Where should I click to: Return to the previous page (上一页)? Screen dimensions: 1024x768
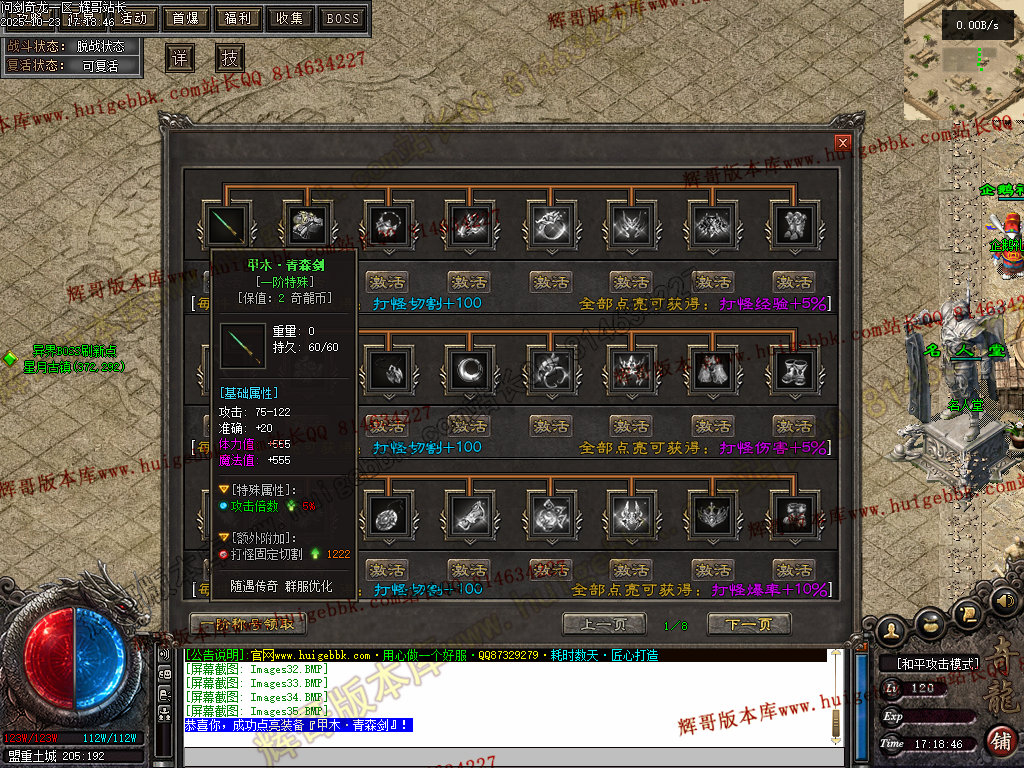tap(603, 625)
